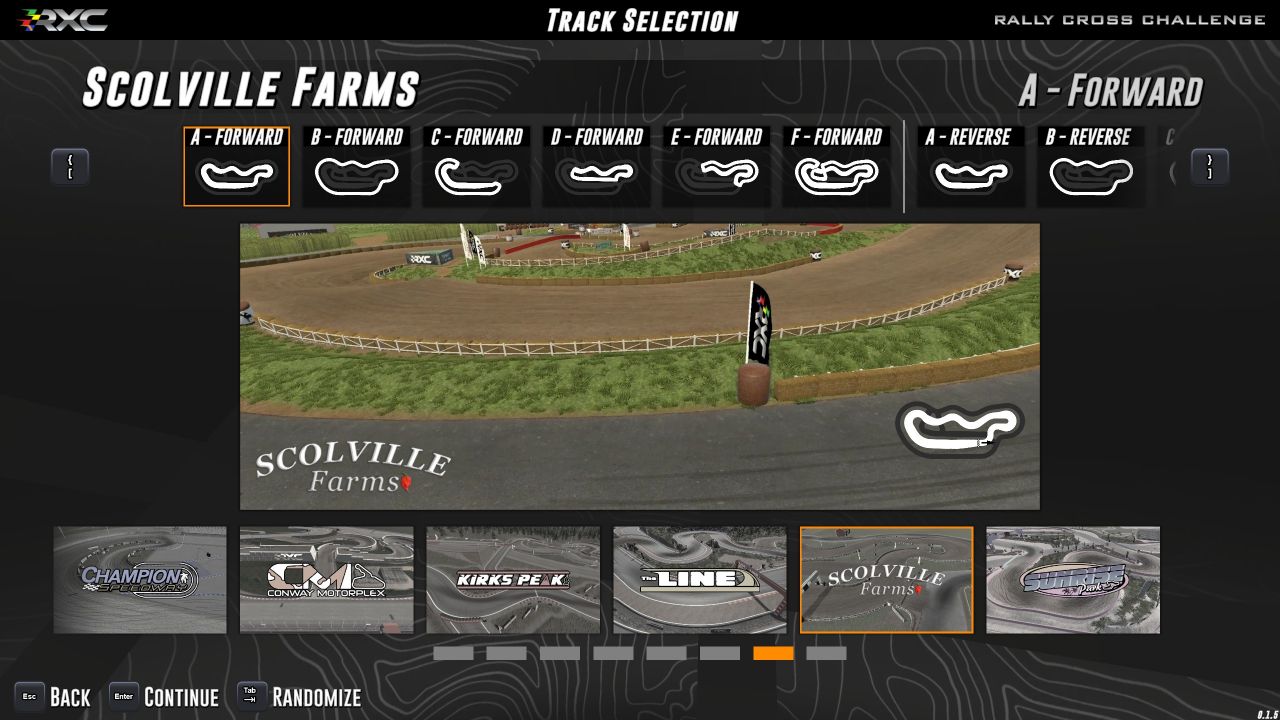Select the F - Forward layout
This screenshot has height=720, width=1280.
(x=837, y=167)
